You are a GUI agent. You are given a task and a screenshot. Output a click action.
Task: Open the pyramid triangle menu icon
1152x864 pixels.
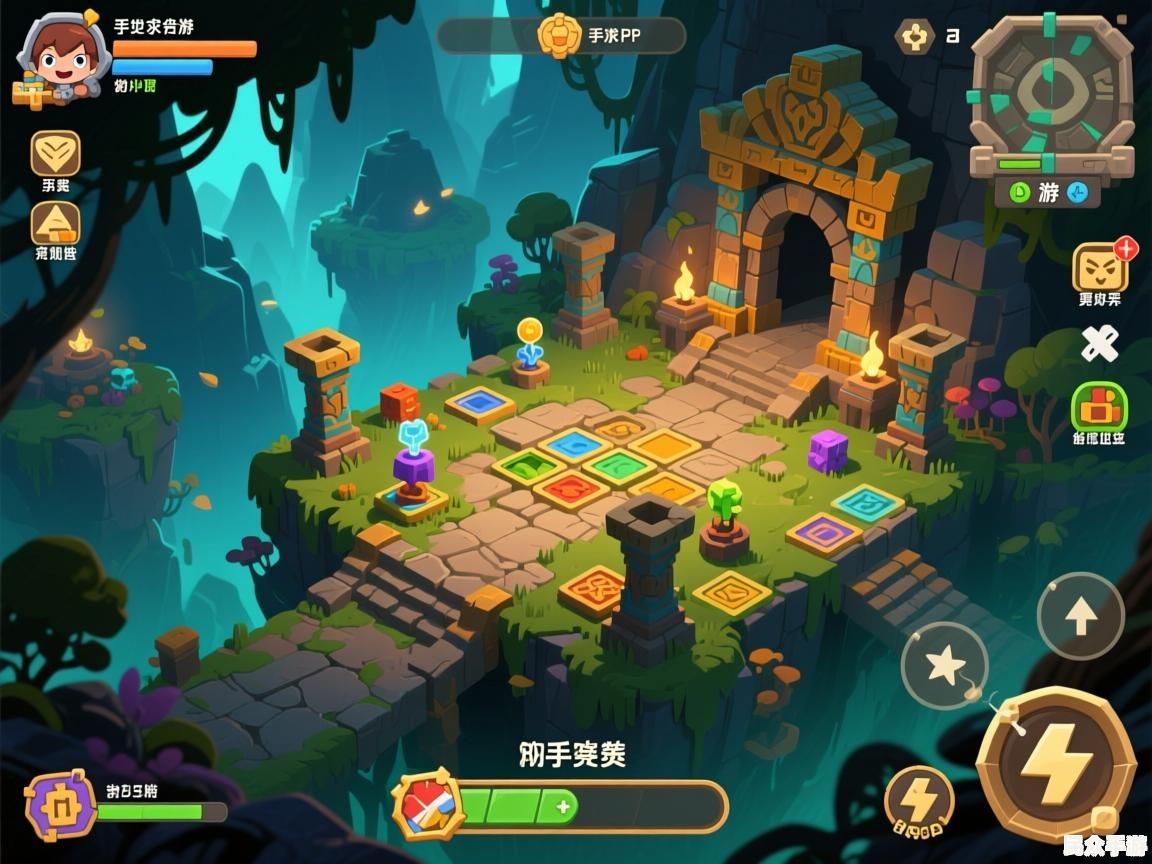[55, 223]
